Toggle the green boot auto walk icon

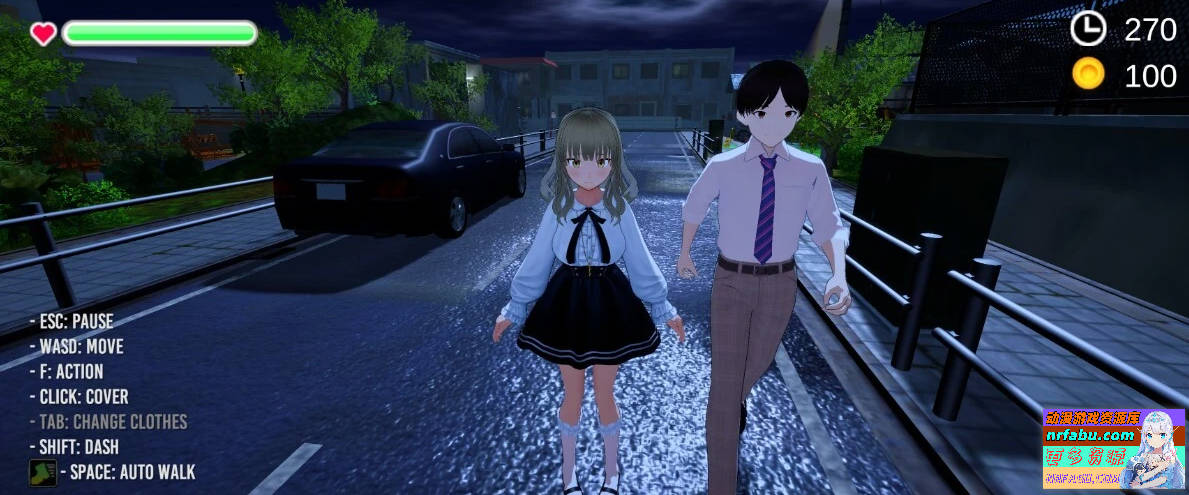point(42,472)
